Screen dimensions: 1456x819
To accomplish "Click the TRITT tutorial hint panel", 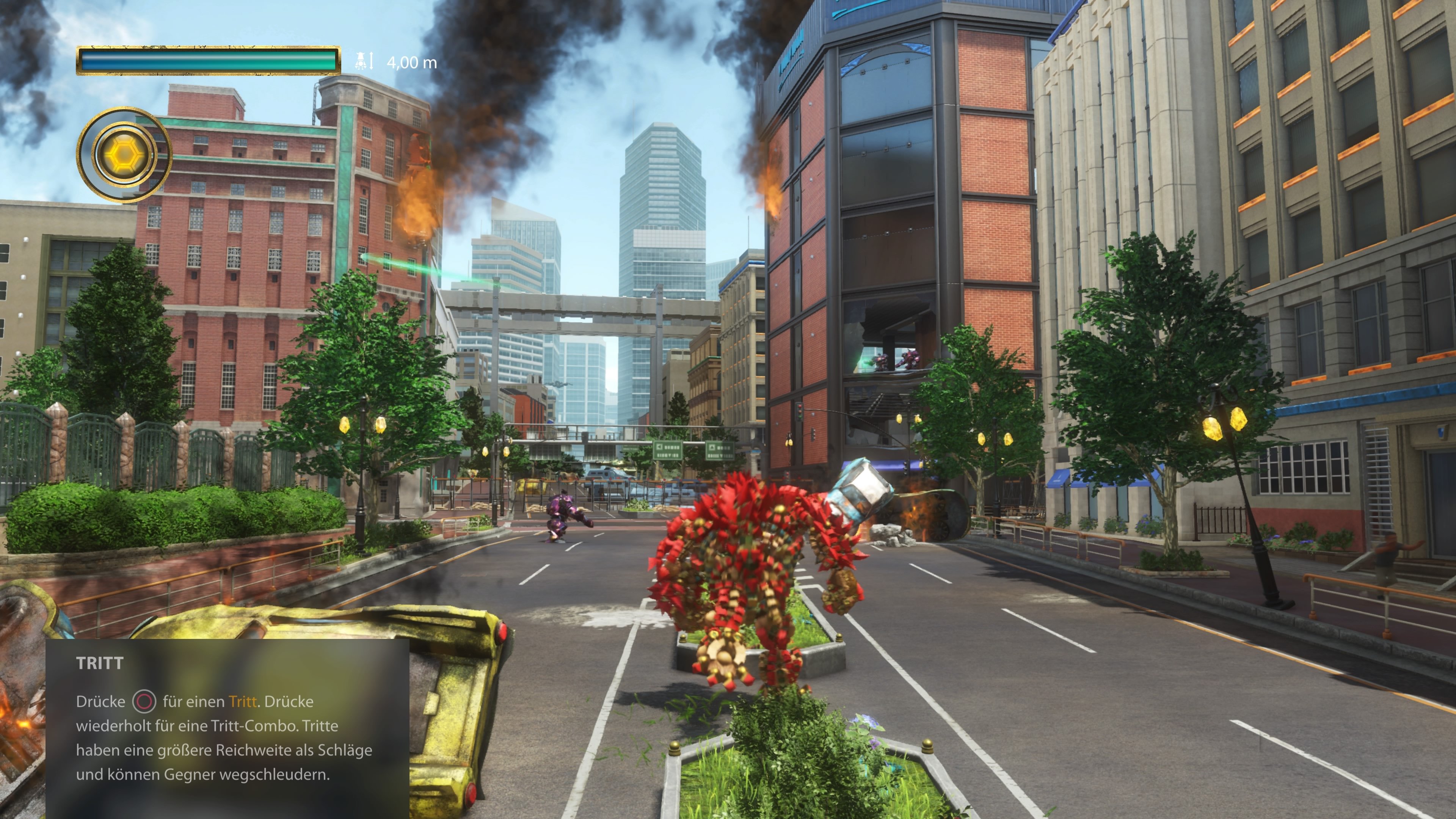I will (x=227, y=728).
